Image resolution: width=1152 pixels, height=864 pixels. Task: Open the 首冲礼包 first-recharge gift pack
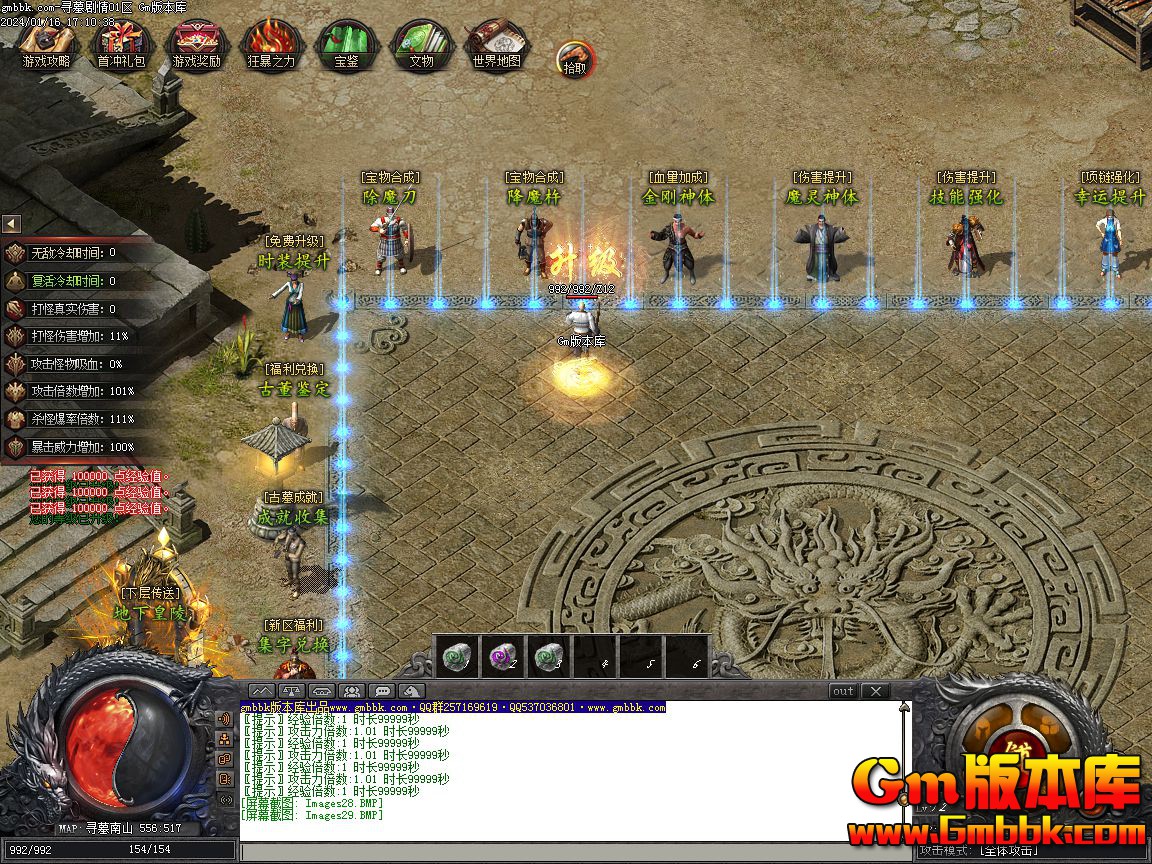[121, 45]
